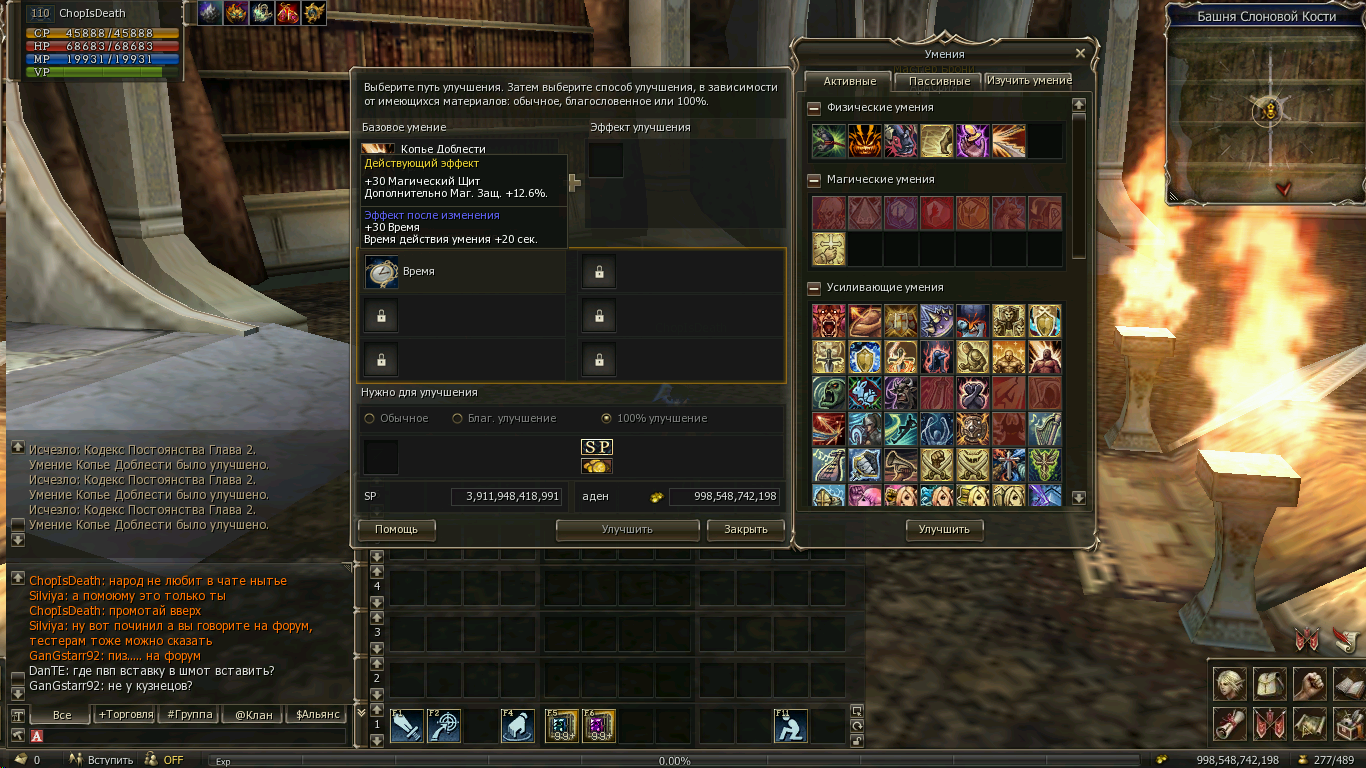1366x768 pixels.
Task: Click Улучшить at bottom of skills window
Action: click(x=944, y=529)
